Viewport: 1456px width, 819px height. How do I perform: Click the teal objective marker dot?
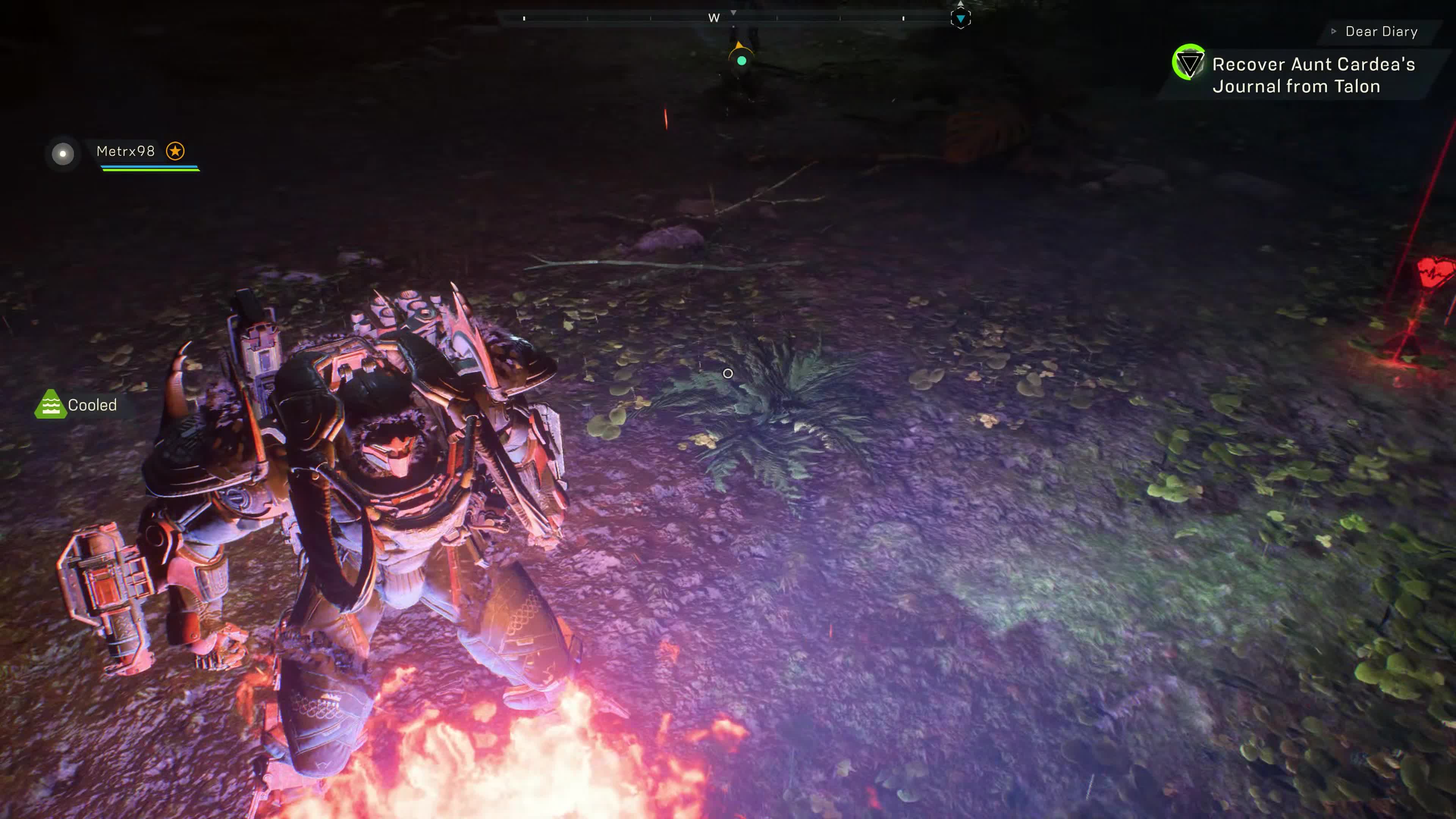(742, 61)
